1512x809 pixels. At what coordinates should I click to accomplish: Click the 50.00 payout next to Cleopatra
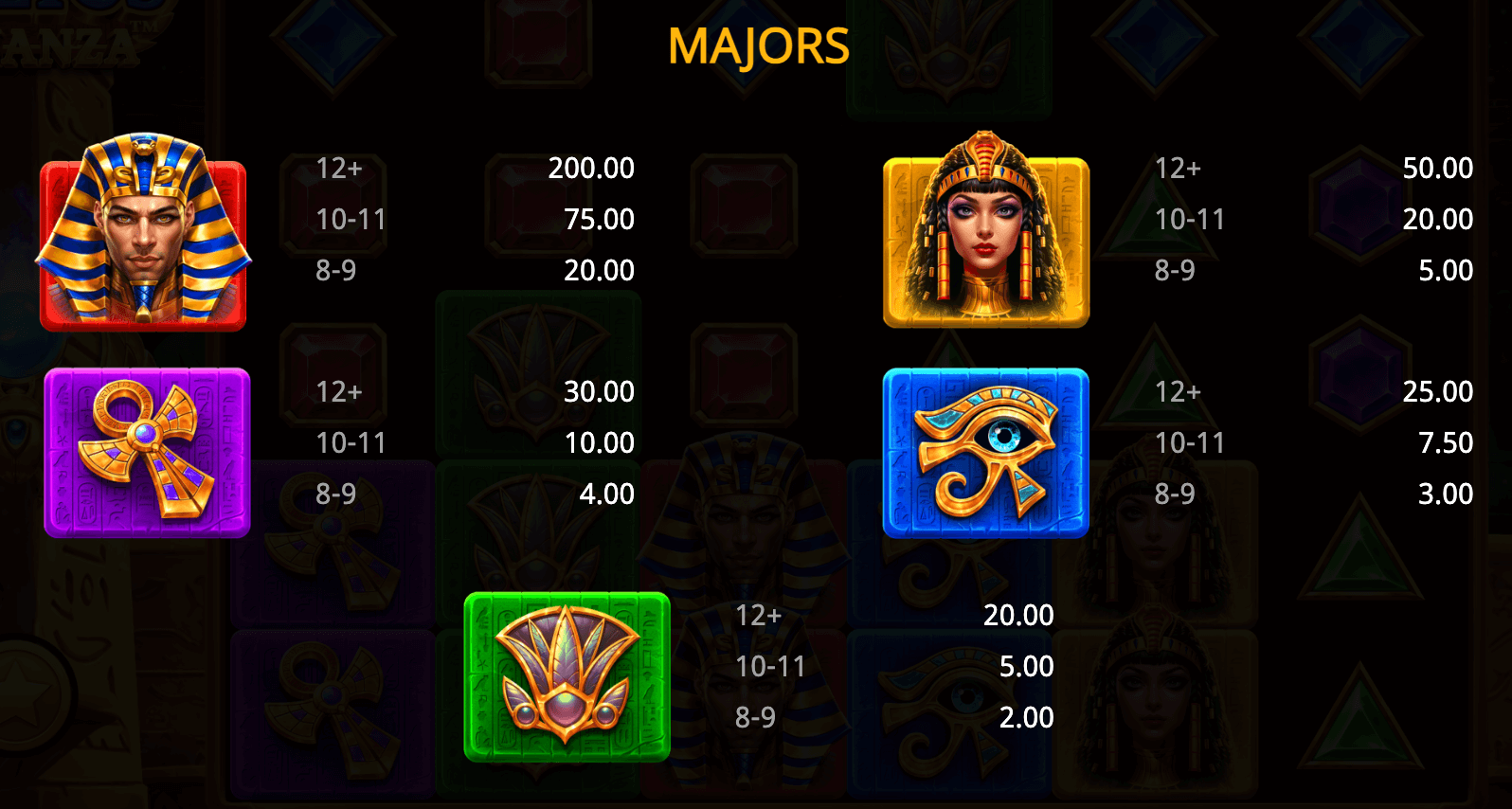(1437, 168)
